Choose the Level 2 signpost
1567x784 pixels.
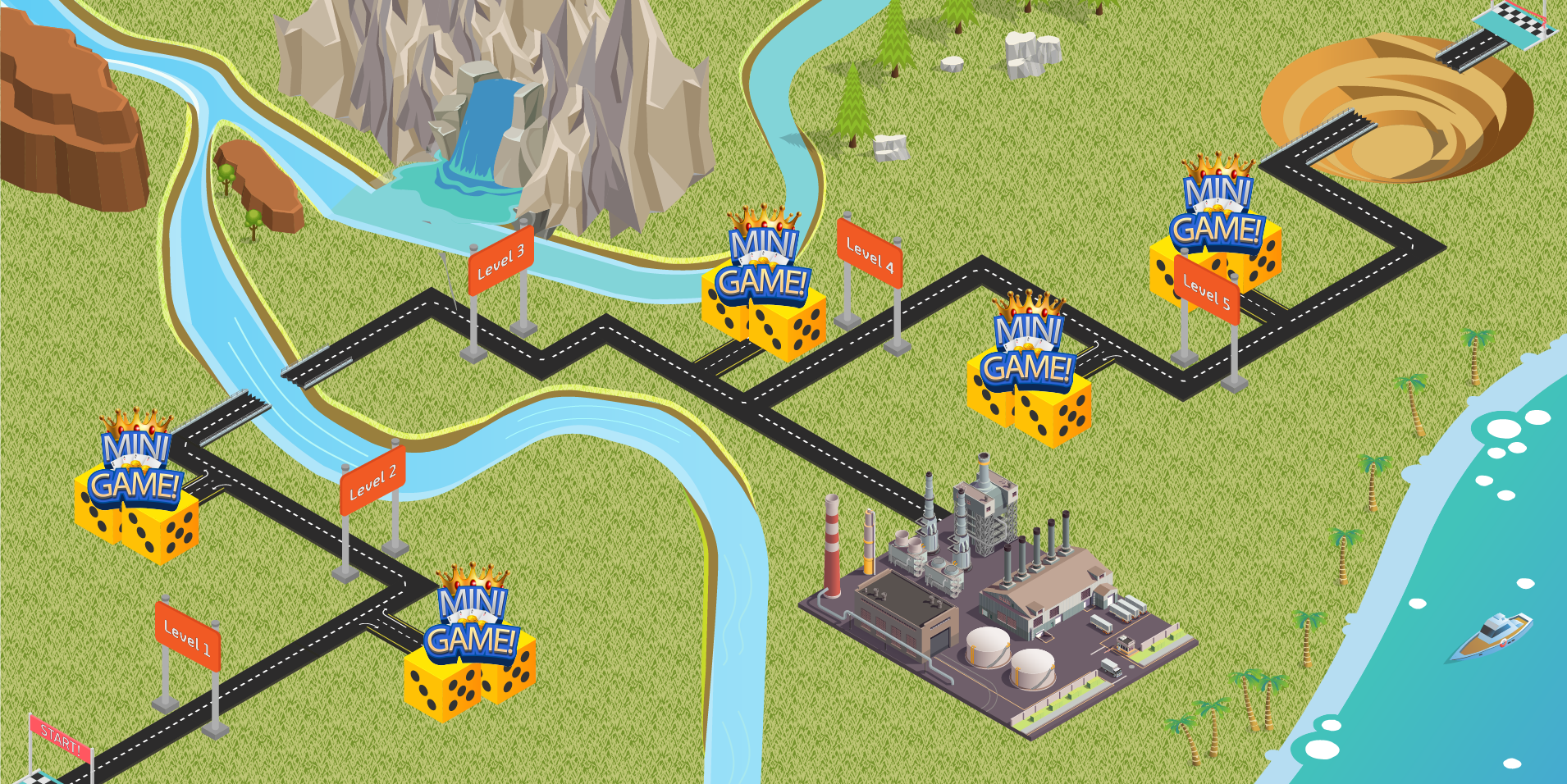[372, 481]
